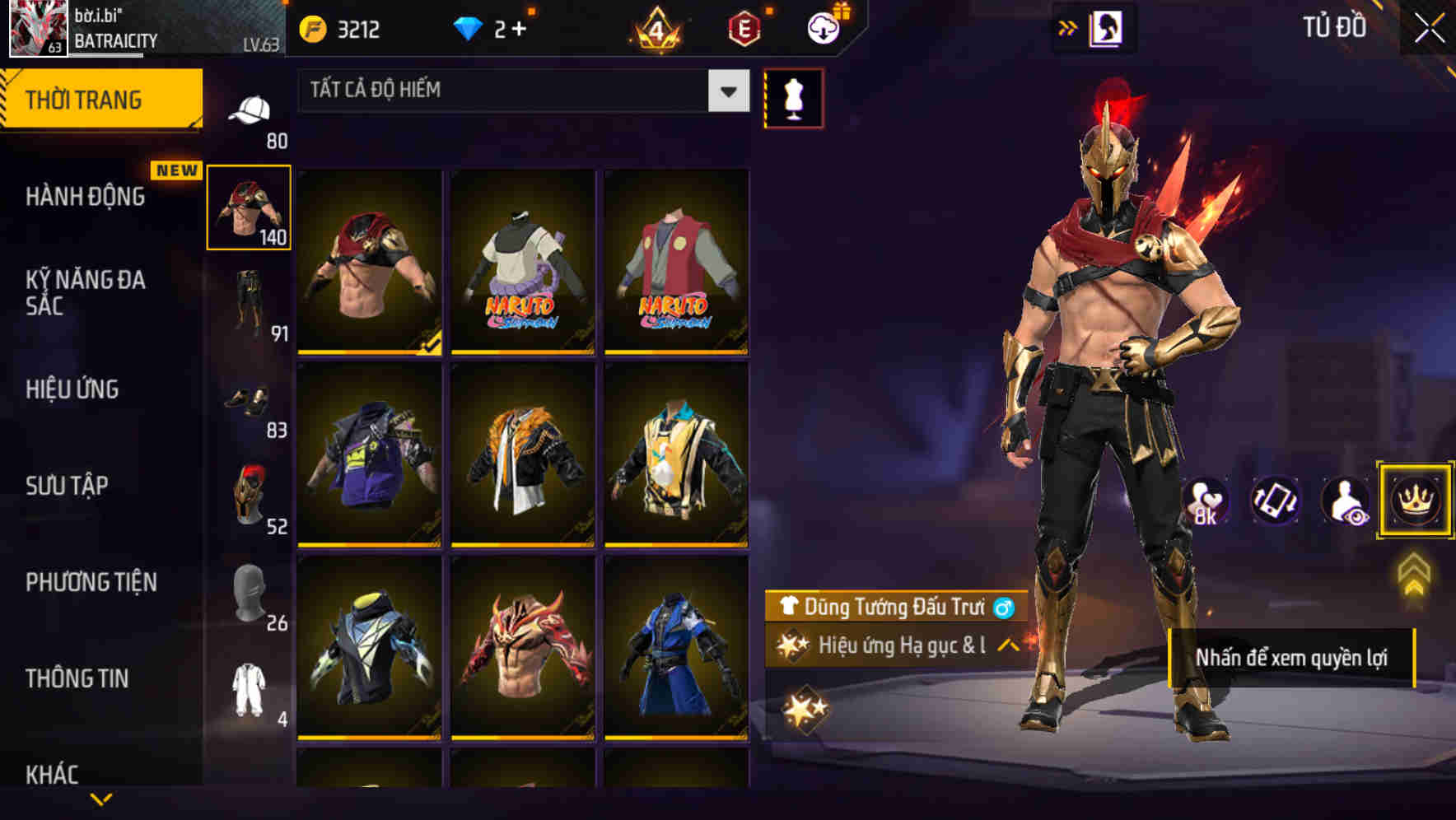Switch to the HÀNH ĐỘNG tab
This screenshot has width=1456, height=820.
click(82, 198)
